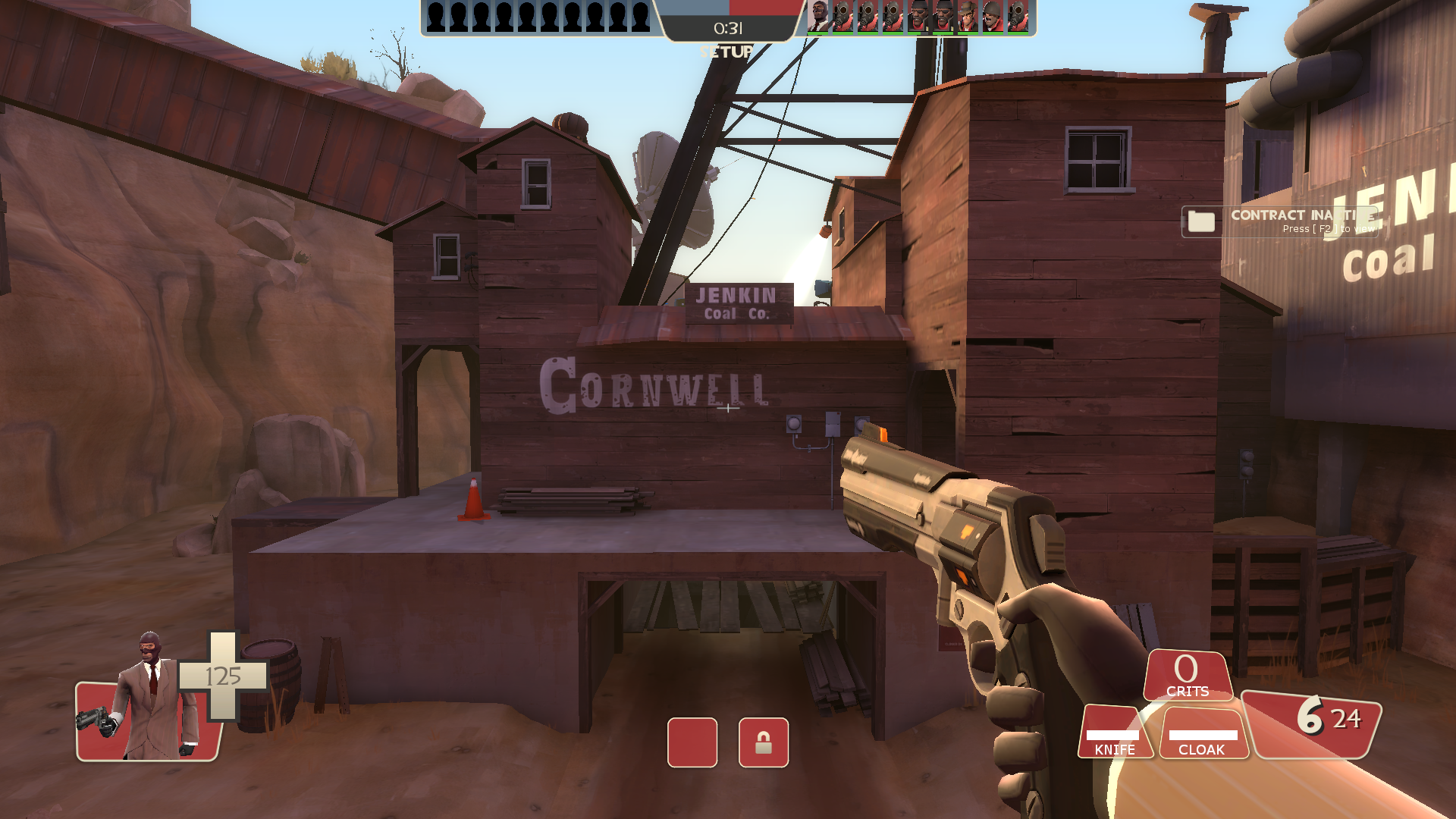Open the Contract Inactive panel

(x=1280, y=221)
